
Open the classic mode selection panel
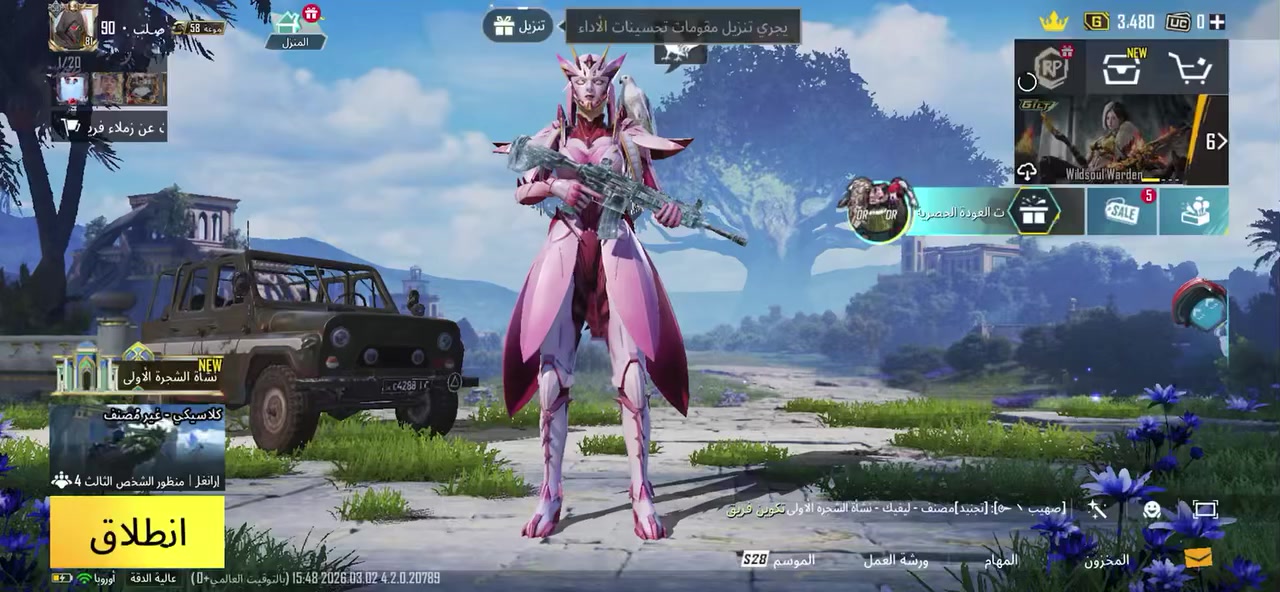pyautogui.click(x=137, y=447)
